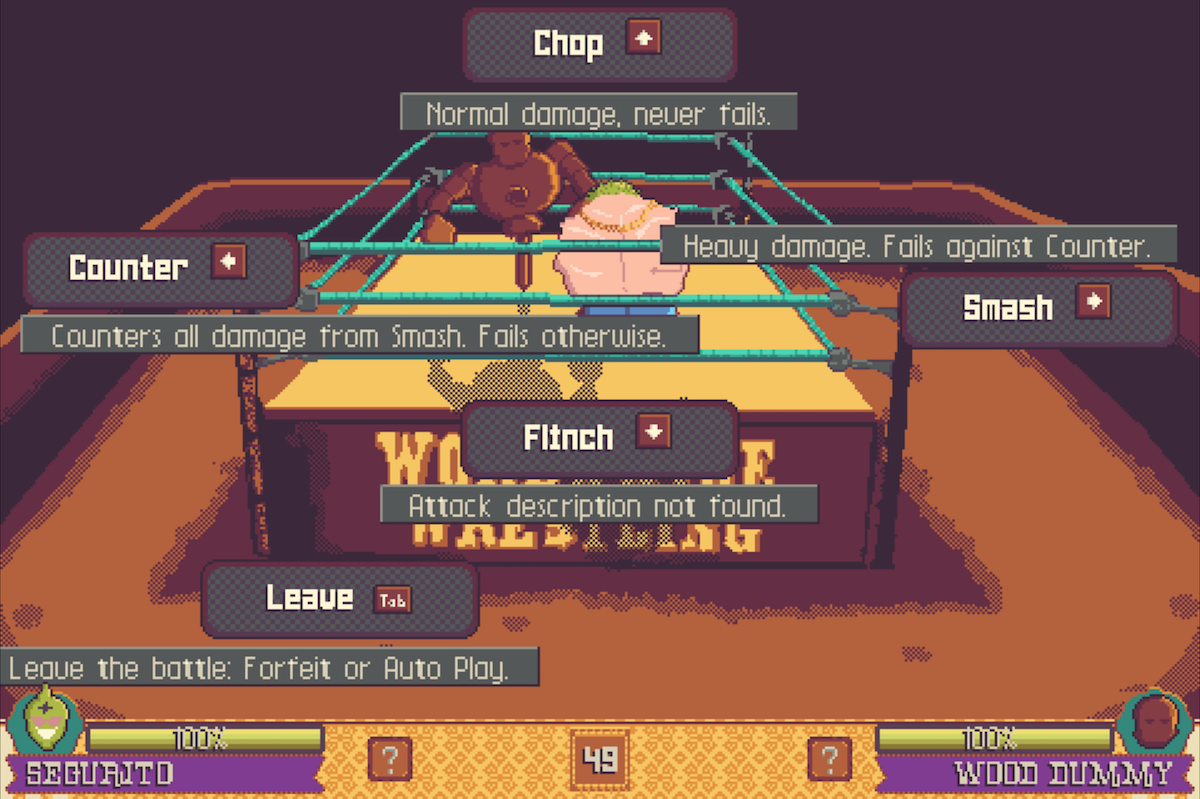1200x799 pixels.
Task: Choose the Chop attack
Action: pos(599,44)
